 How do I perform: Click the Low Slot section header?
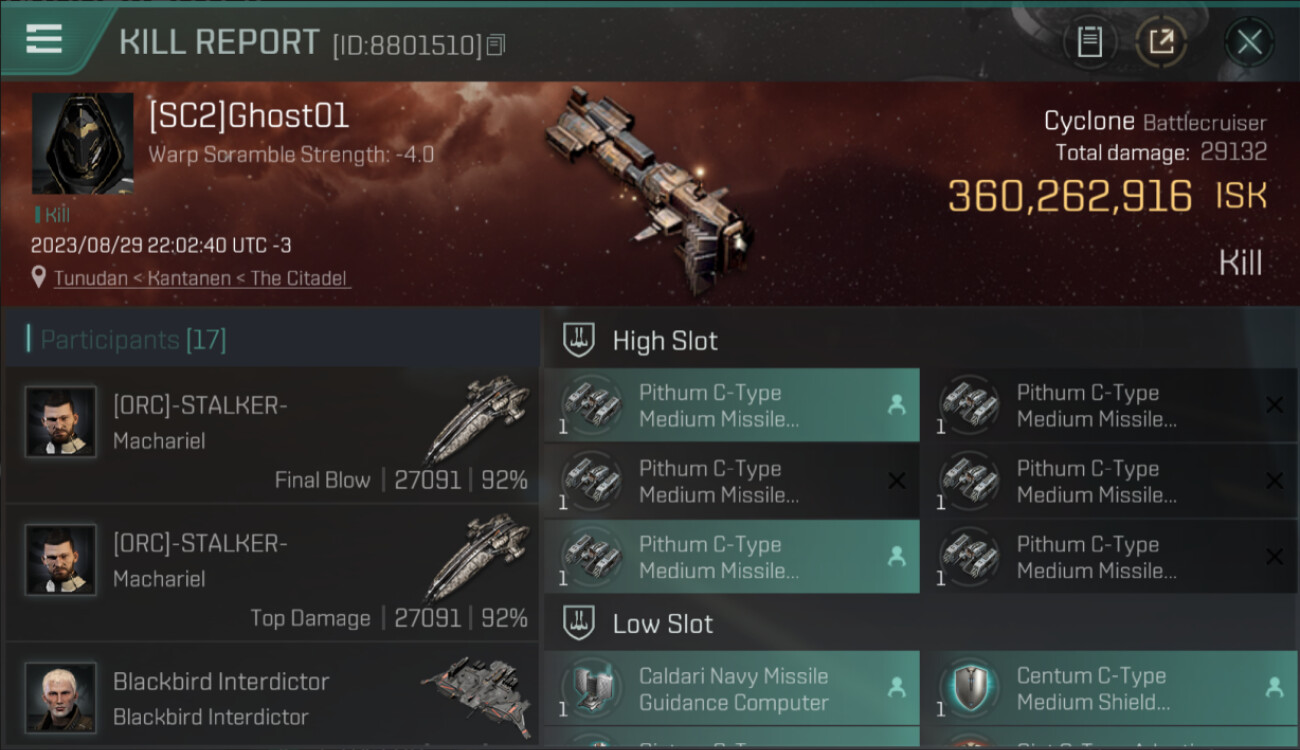click(662, 624)
